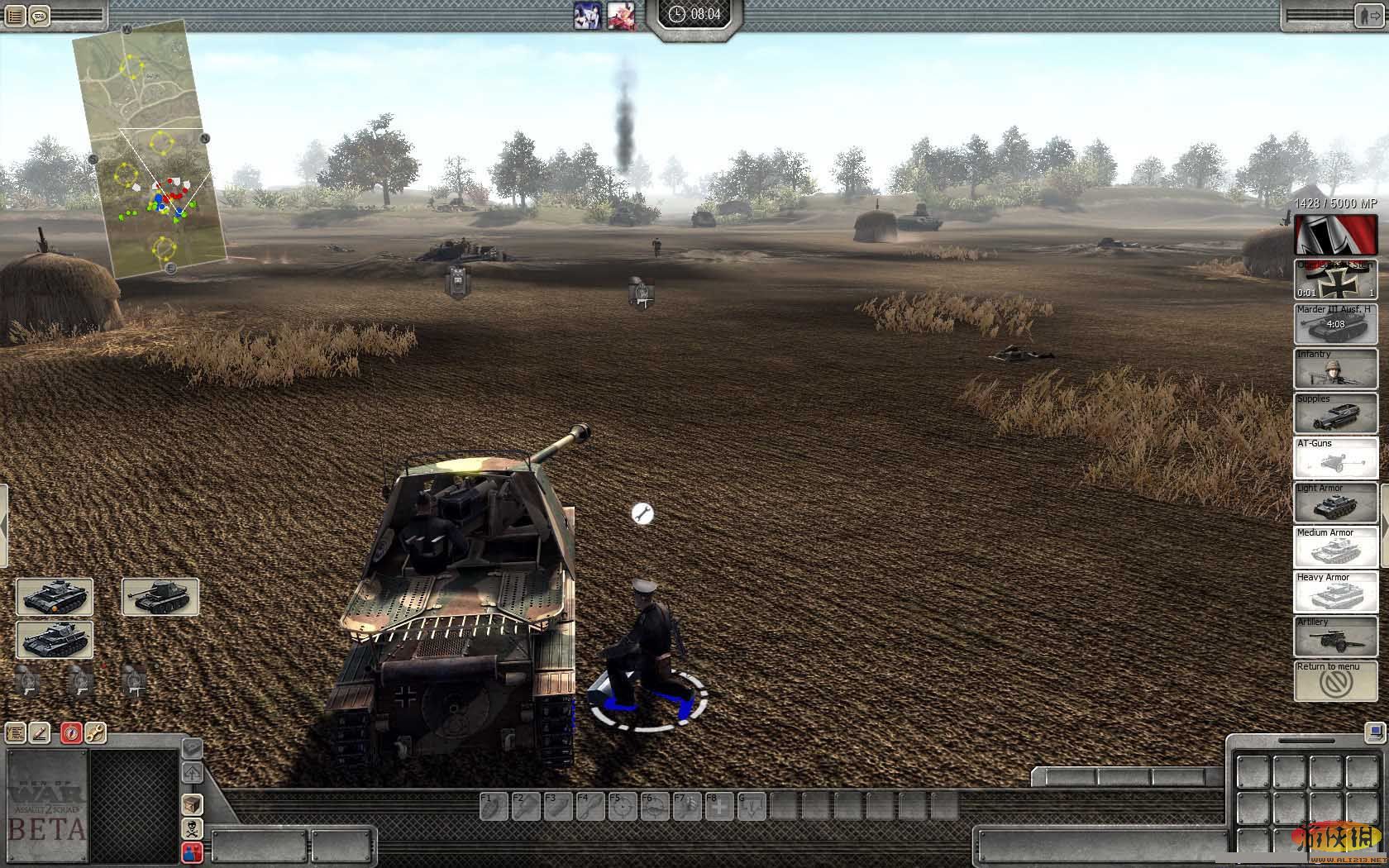Toggle the red and blue figures button

click(192, 851)
